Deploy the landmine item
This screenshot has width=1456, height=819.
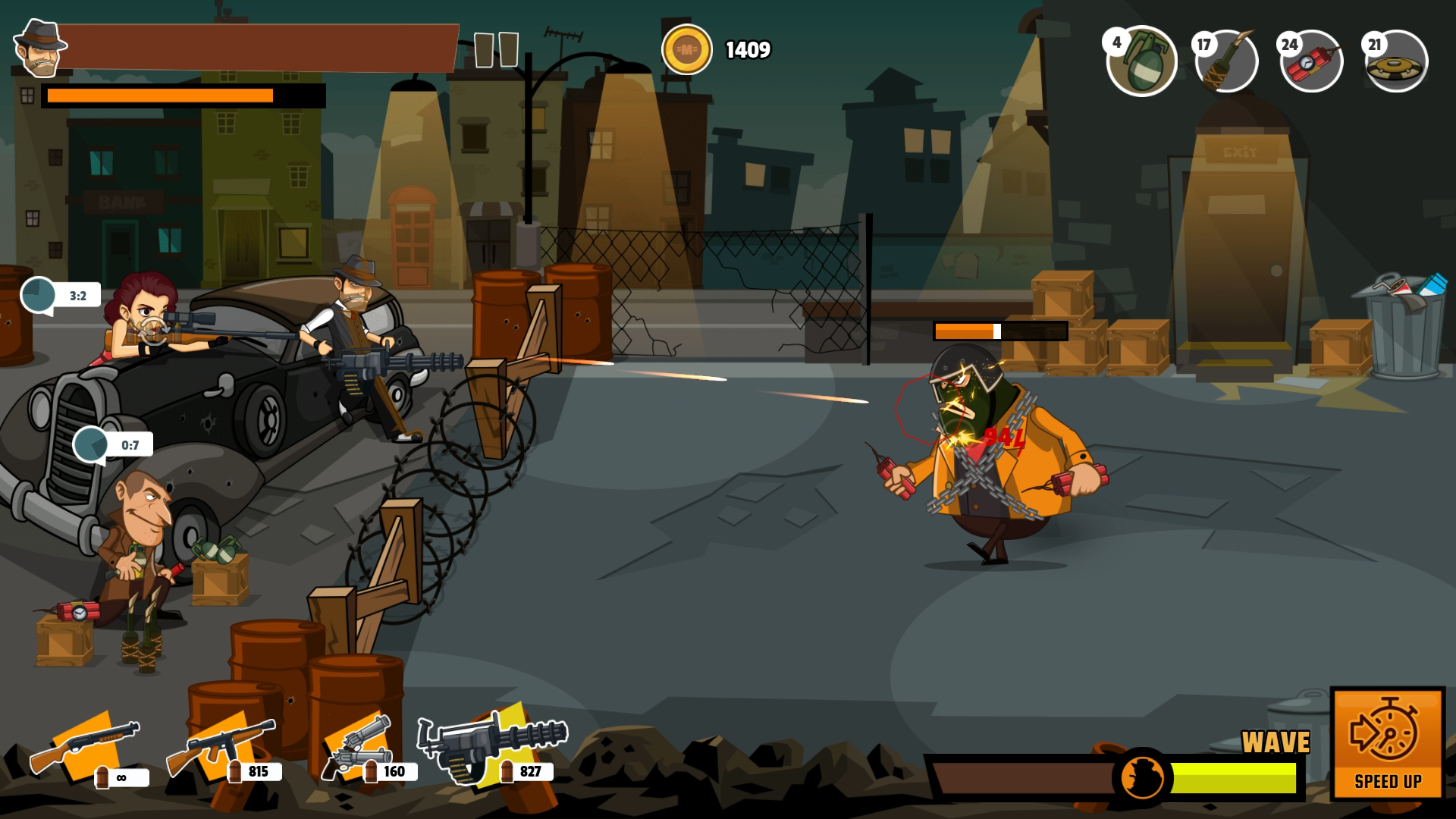1396,62
